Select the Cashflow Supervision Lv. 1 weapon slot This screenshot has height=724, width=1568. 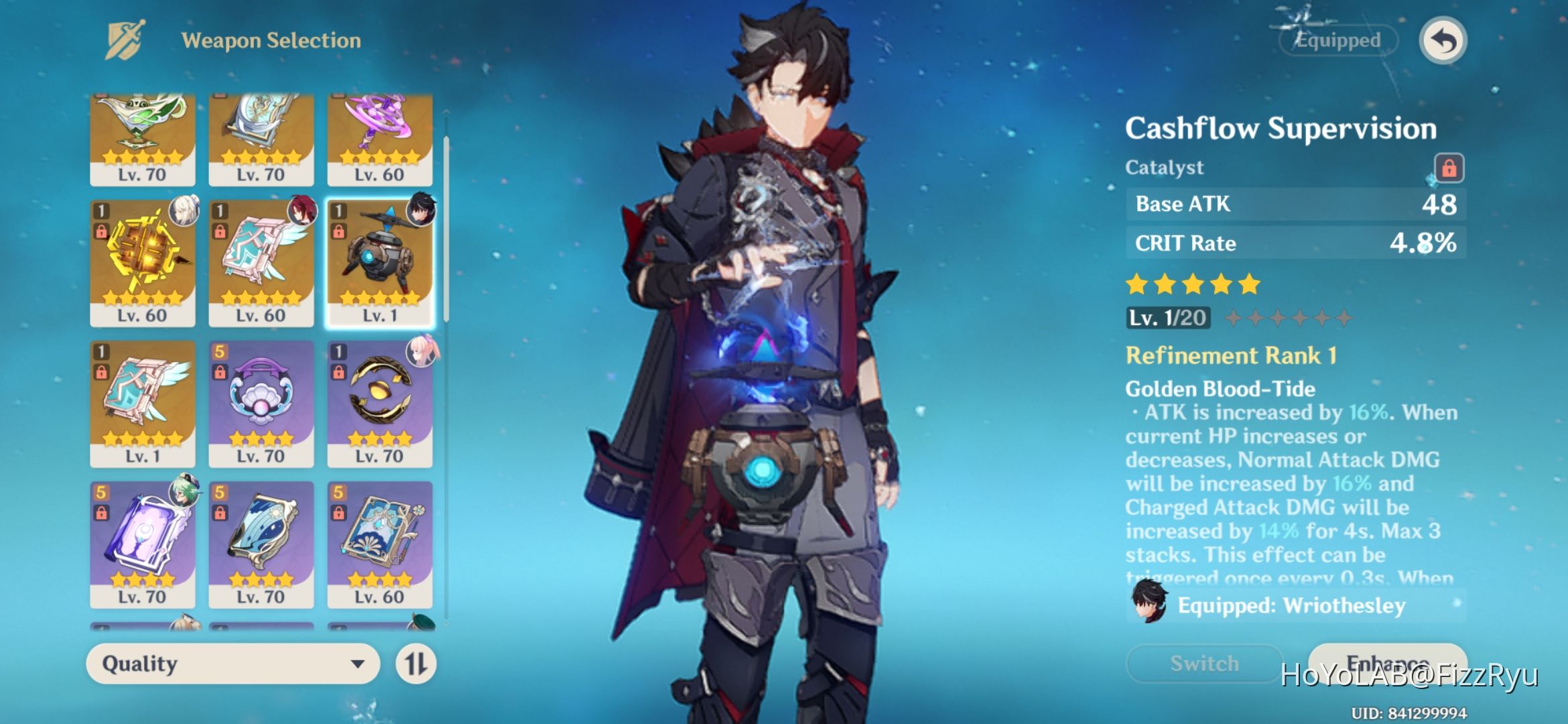379,262
